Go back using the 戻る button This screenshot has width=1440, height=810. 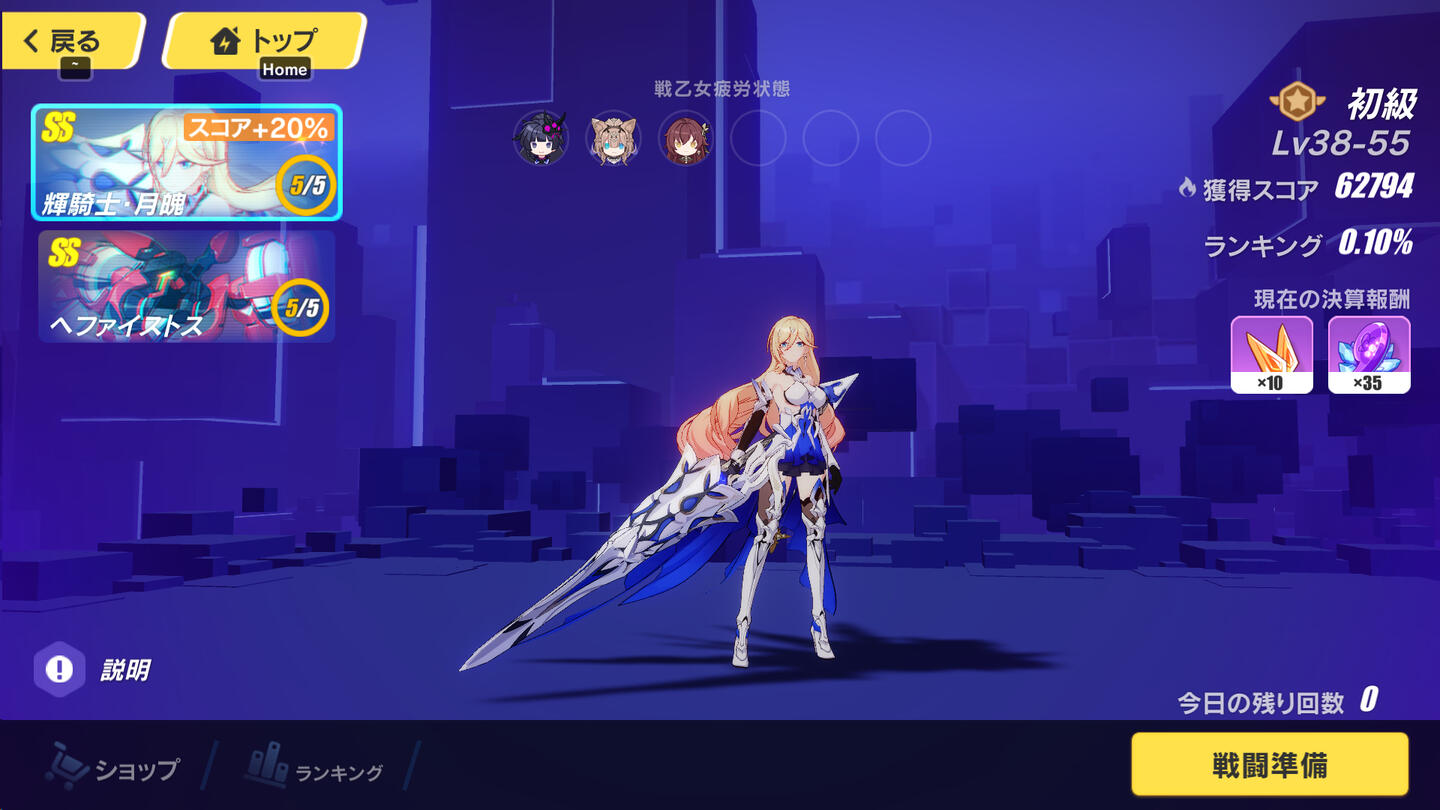72,41
